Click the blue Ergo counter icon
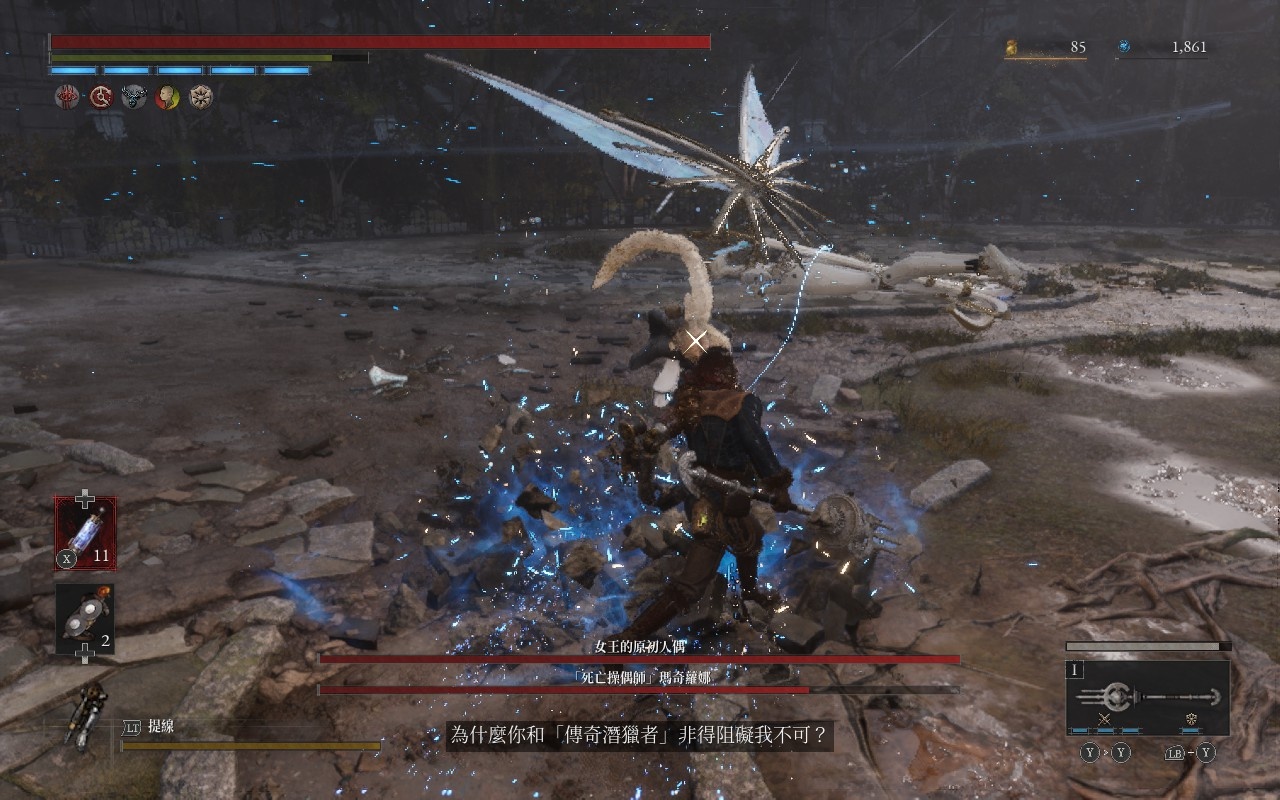1280x800 pixels. pyautogui.click(x=1124, y=46)
